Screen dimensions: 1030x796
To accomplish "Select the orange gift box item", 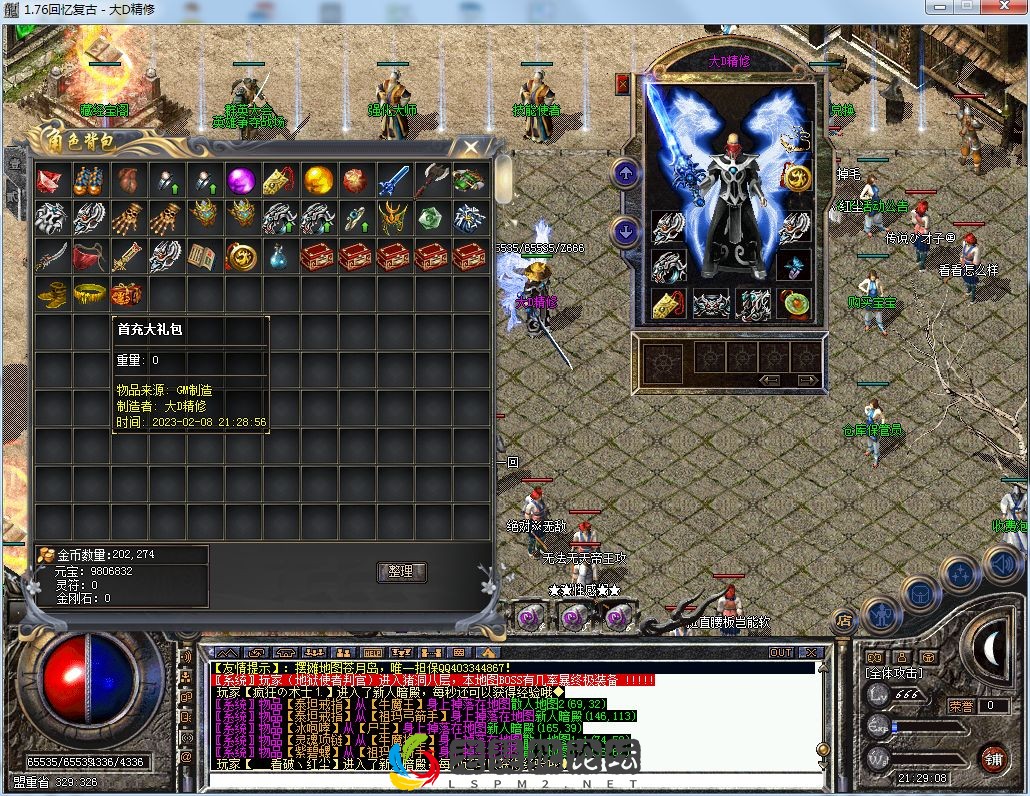I will (x=127, y=294).
